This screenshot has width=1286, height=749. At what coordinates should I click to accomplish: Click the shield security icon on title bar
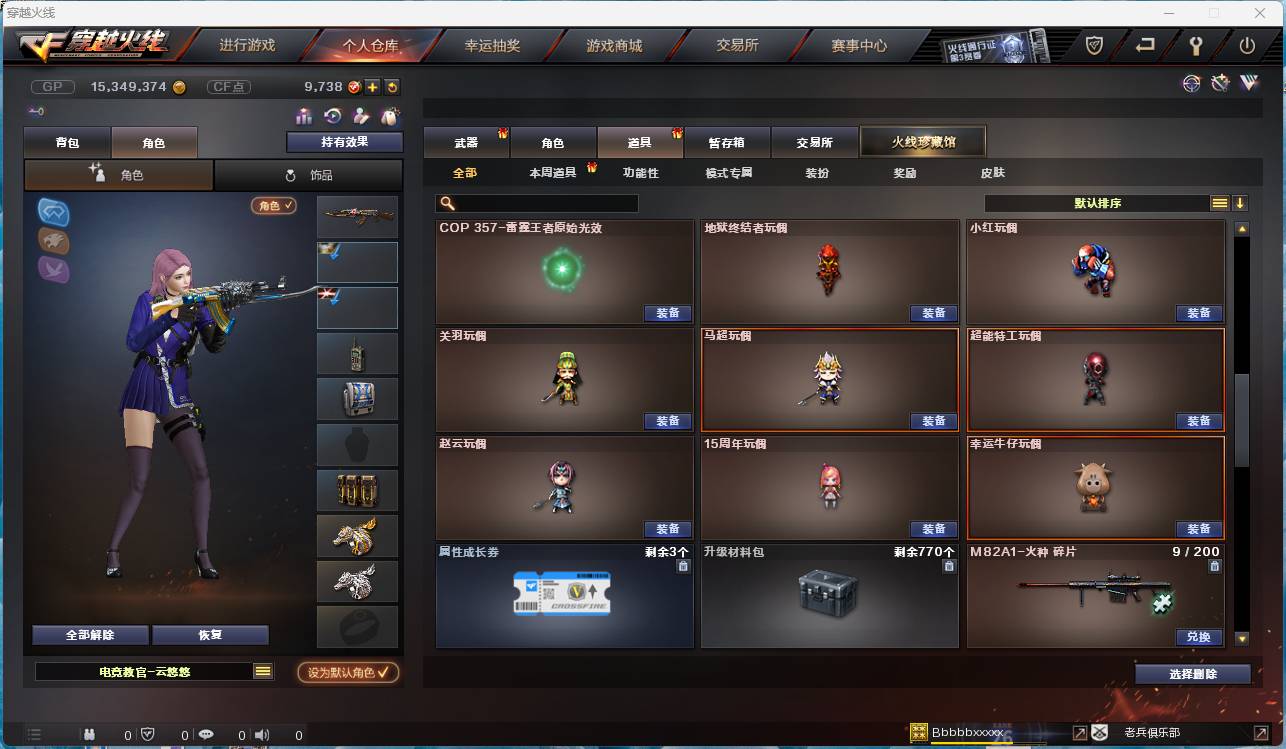coord(1094,46)
